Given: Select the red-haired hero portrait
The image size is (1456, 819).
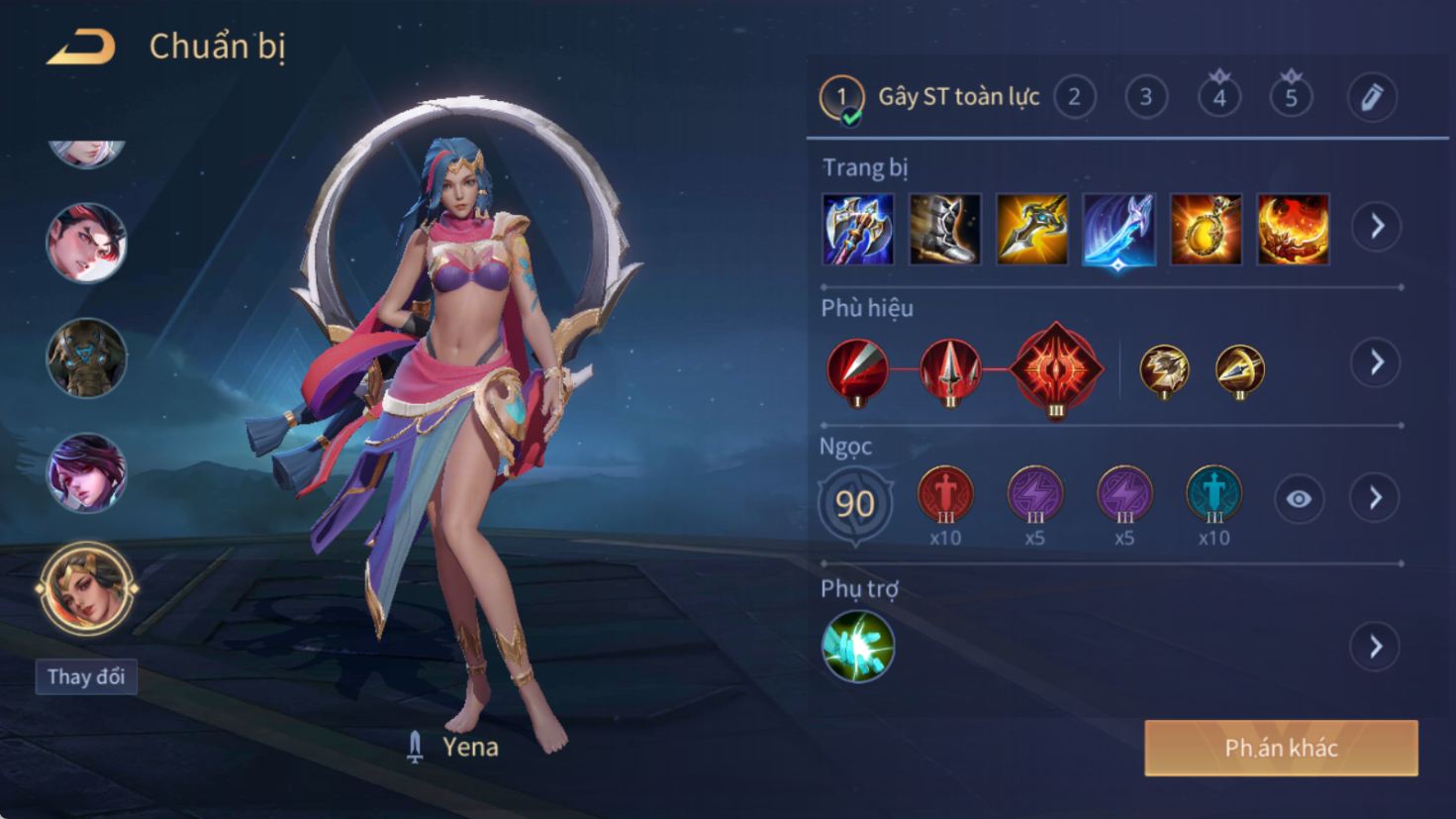Looking at the screenshot, I should (x=87, y=243).
